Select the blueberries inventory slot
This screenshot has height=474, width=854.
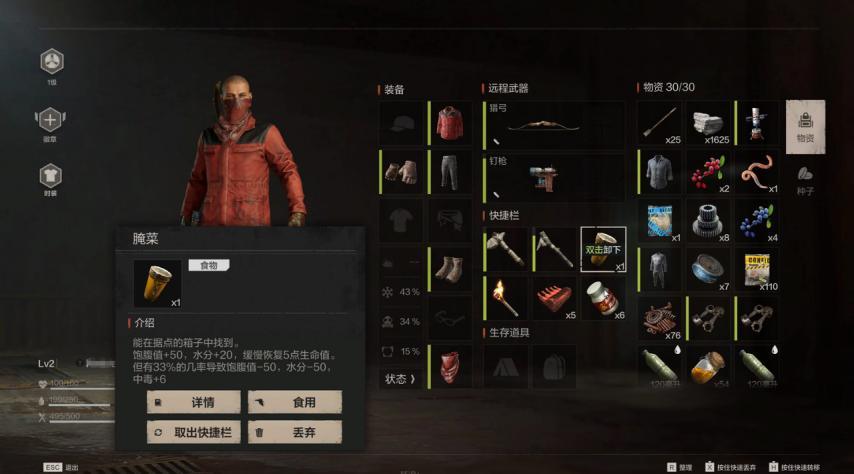pyautogui.click(x=757, y=220)
